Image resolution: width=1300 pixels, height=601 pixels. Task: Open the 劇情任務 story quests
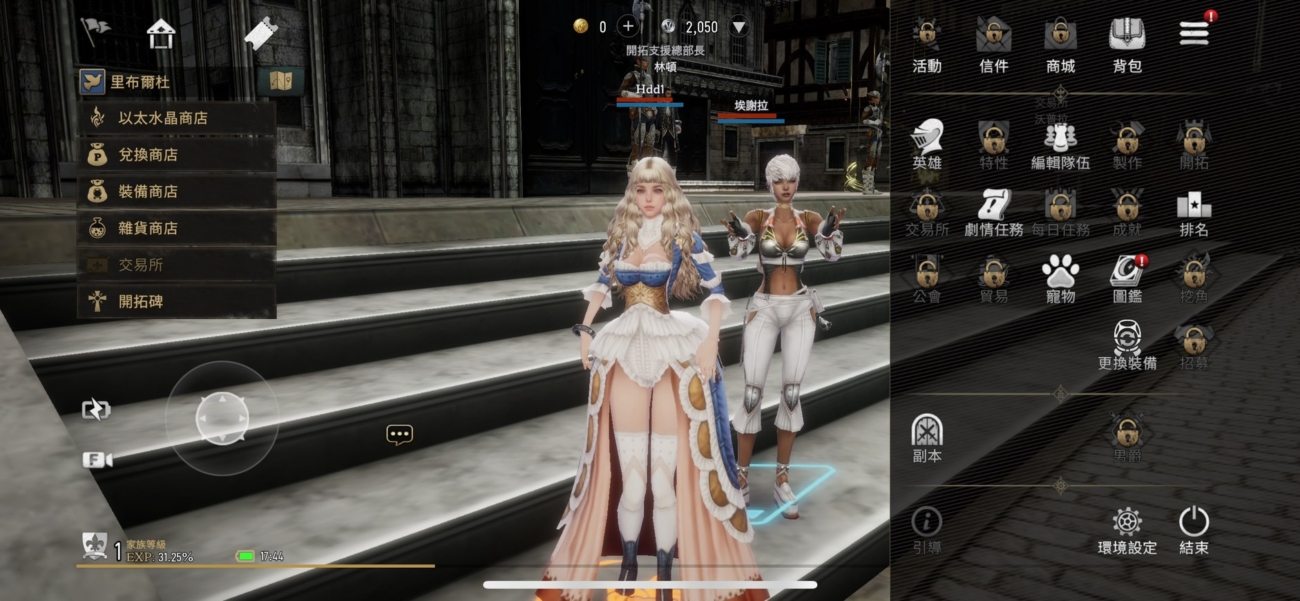coord(993,213)
